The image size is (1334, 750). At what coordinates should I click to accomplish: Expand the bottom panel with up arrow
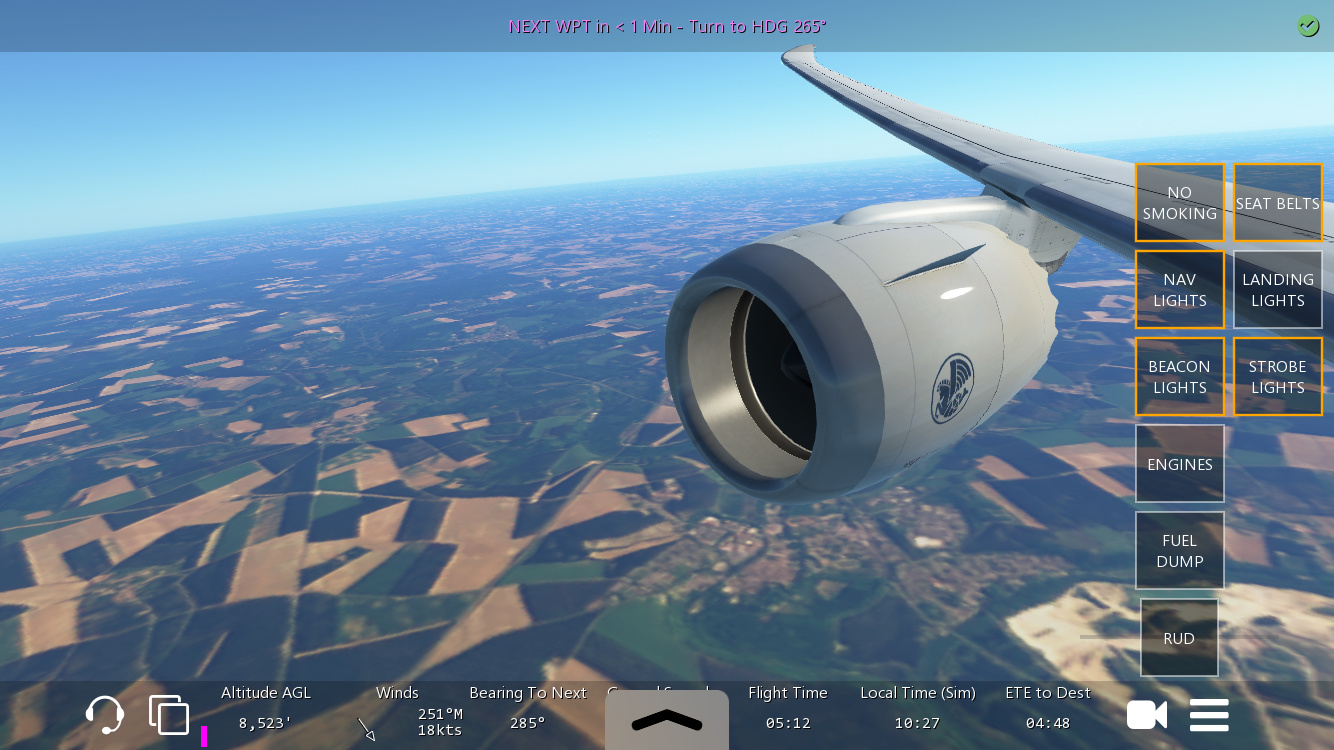(x=667, y=719)
